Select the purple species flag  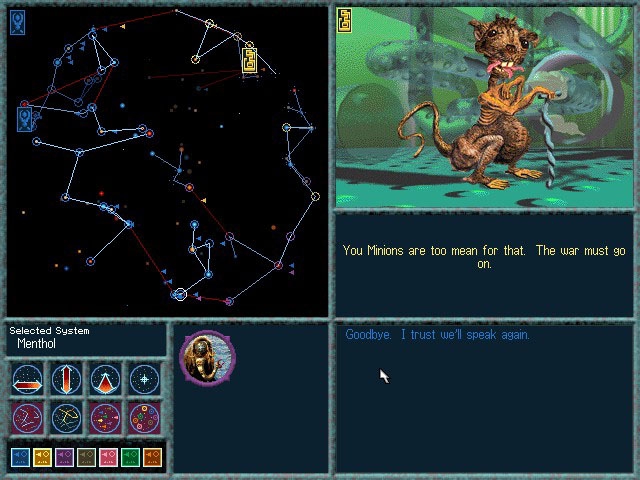[64, 457]
